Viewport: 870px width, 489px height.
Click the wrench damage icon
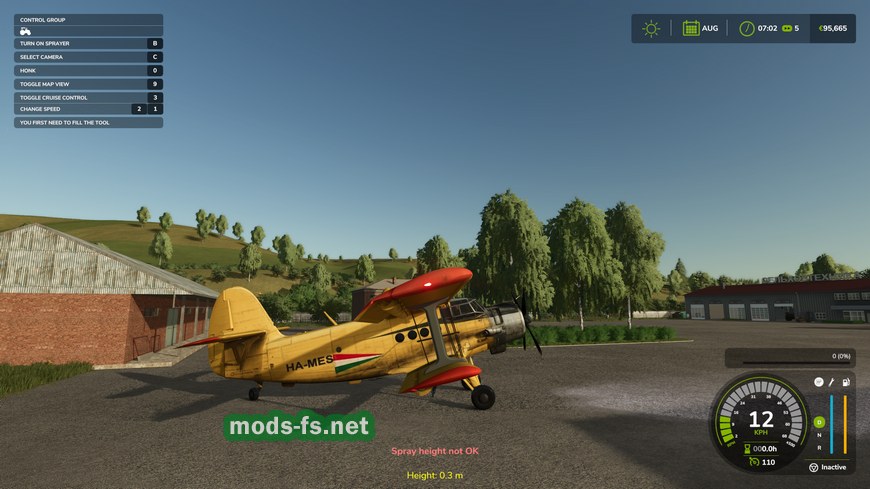[x=830, y=382]
